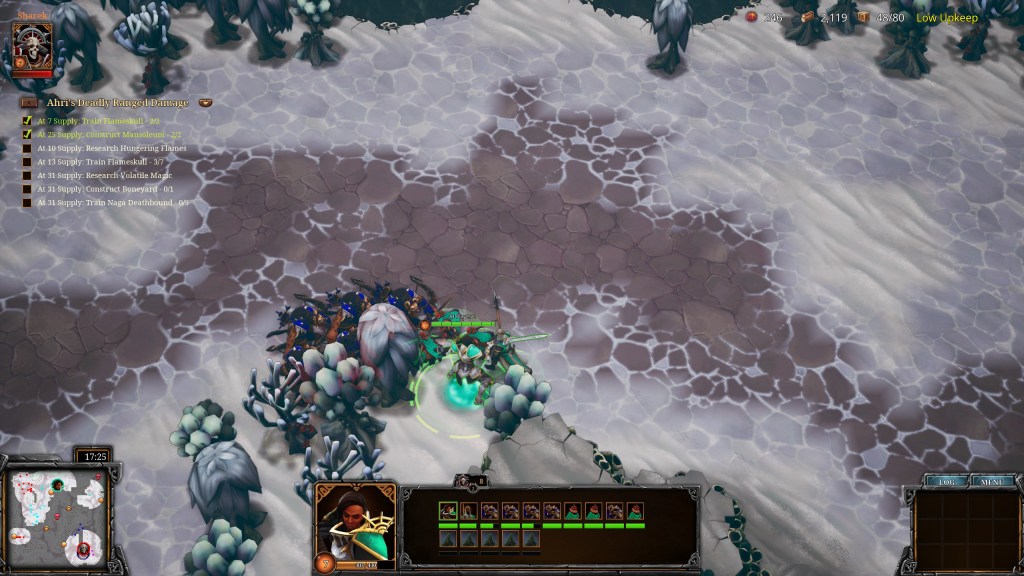Collapse the Ahri's Deadly Ranged Damage tracker
The width and height of the screenshot is (1024, 576).
tap(205, 103)
